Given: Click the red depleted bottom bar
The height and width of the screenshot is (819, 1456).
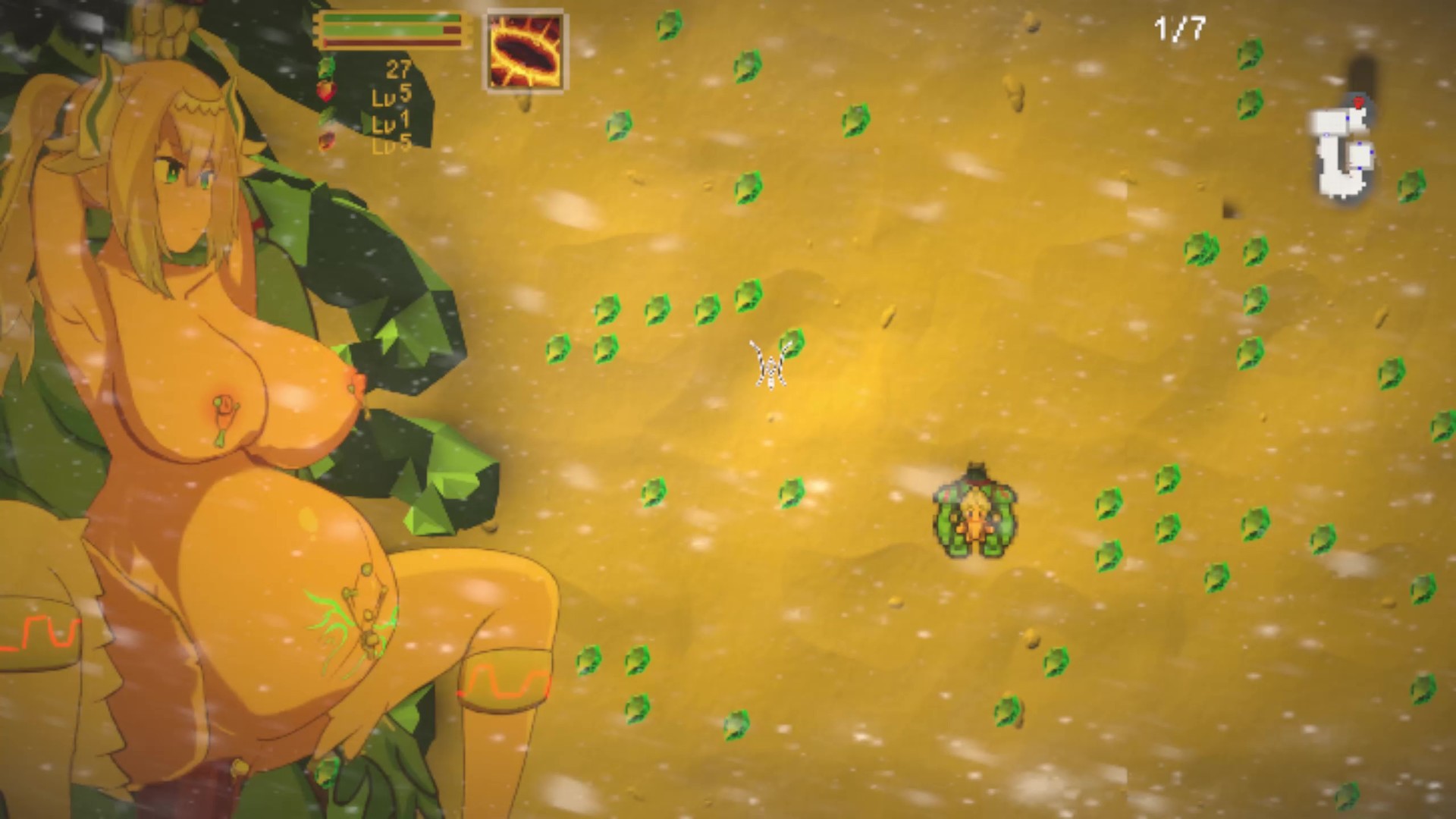Looking at the screenshot, I should (x=391, y=42).
